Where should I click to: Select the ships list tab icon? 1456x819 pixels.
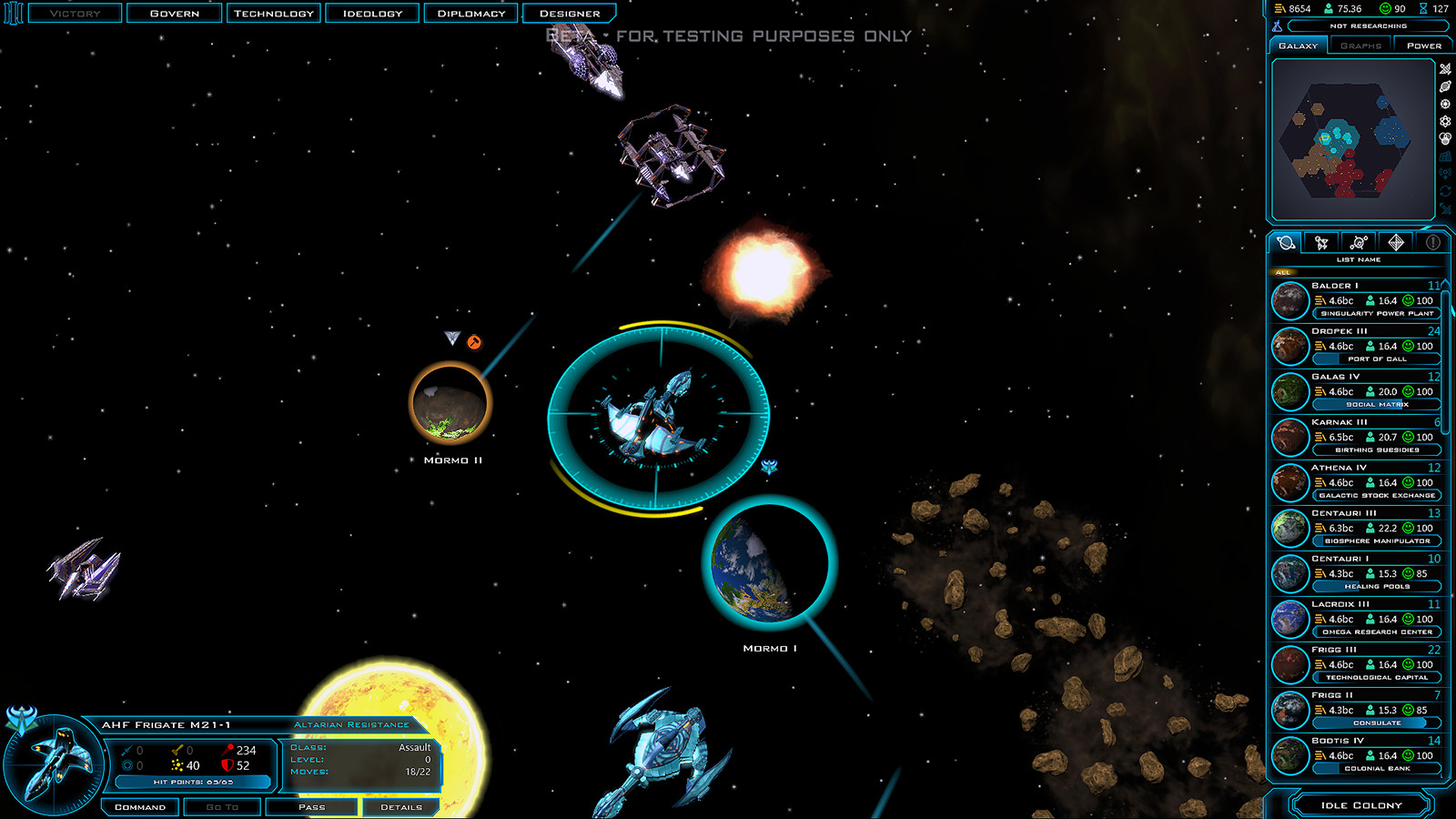coord(1320,243)
